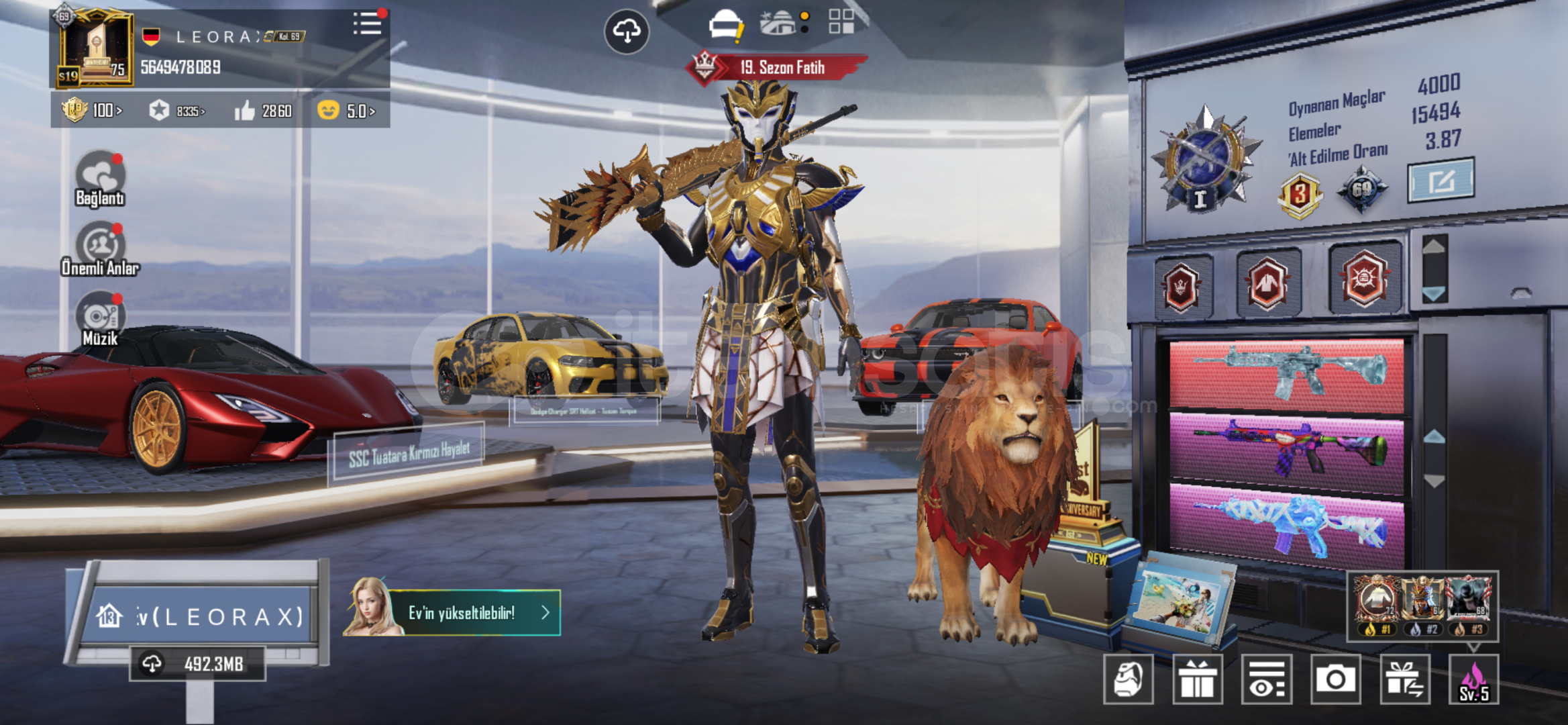The height and width of the screenshot is (725, 1568).
Task: Select the icy blue M416 skin slot
Action: point(1286,375)
